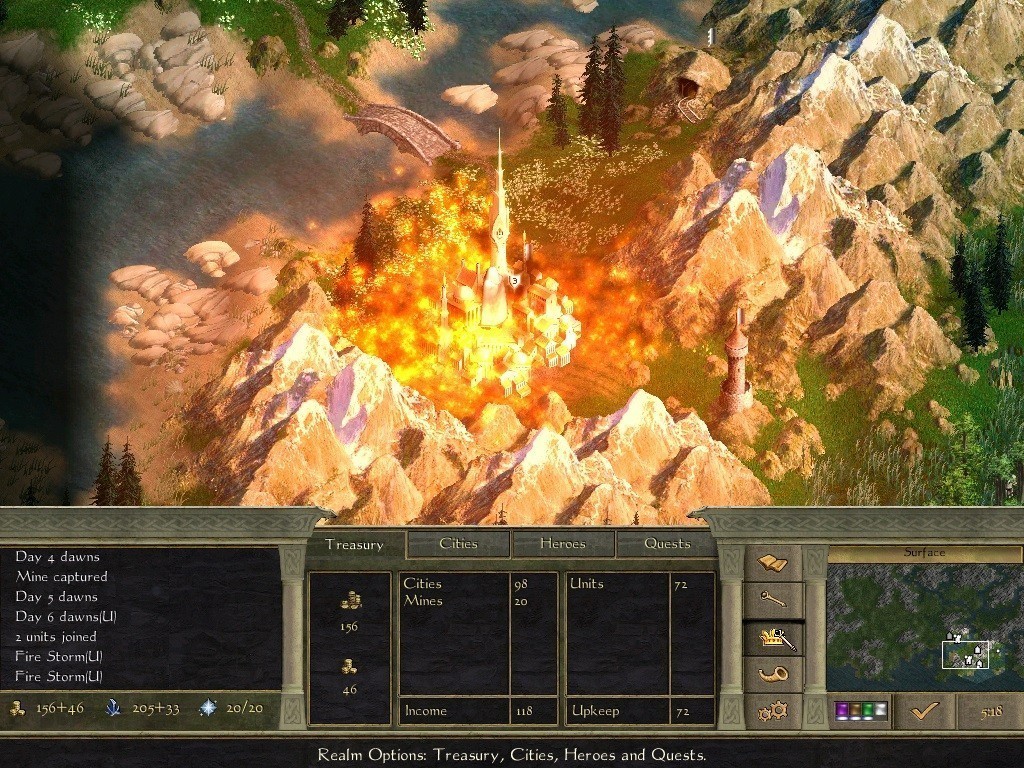Open the '2 units joined' message
Viewport: 1024px width, 768px height.
(56, 637)
